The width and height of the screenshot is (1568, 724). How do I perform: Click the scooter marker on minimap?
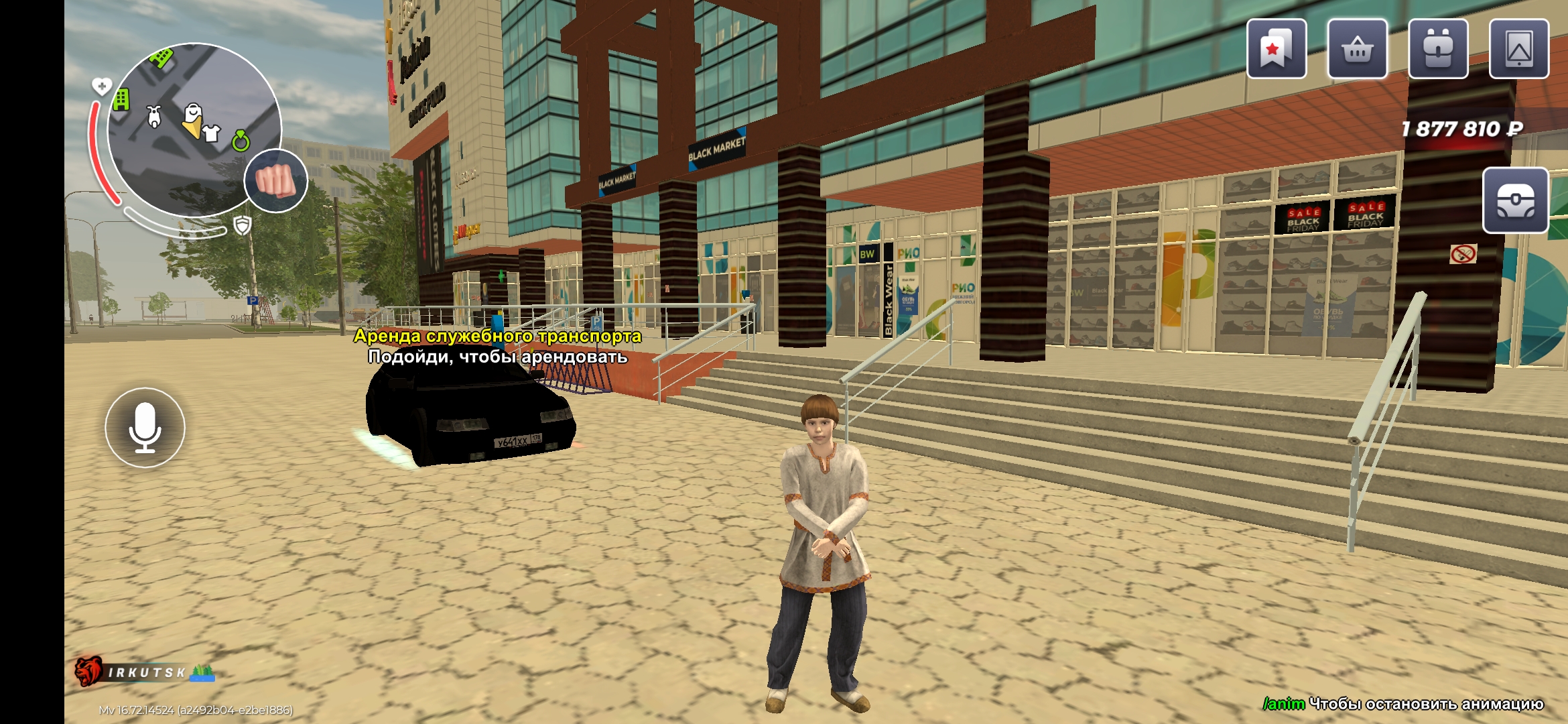click(x=155, y=117)
